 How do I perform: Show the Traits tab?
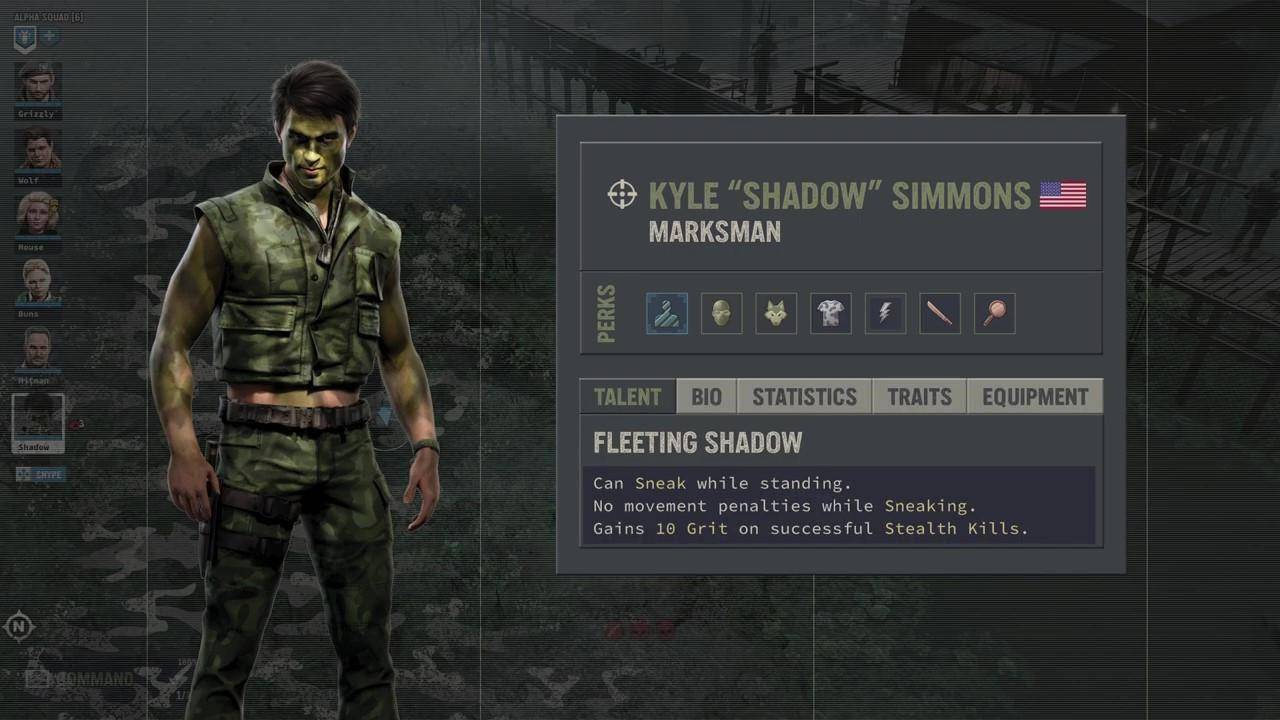click(x=919, y=397)
